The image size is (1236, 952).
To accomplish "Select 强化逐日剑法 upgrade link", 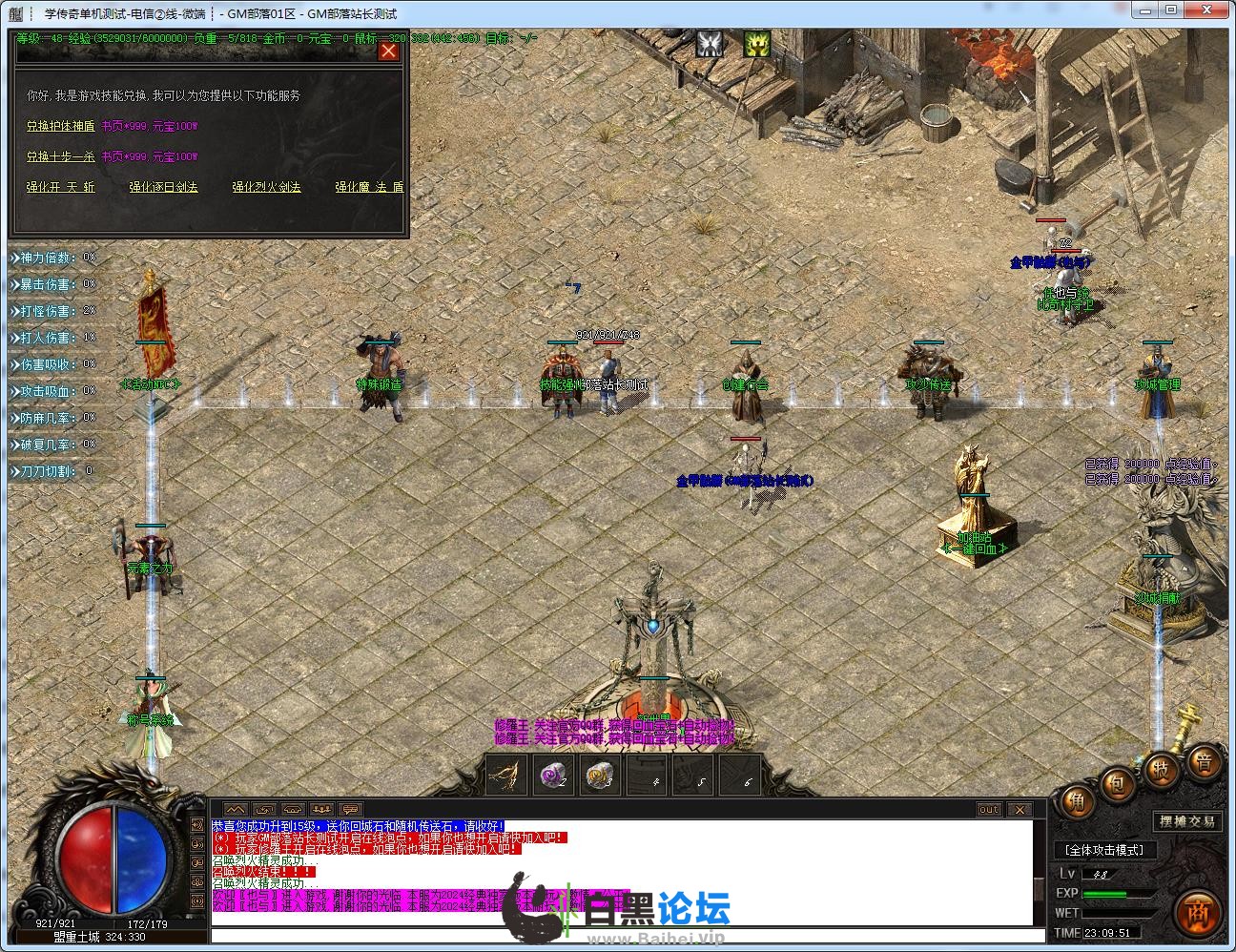I will click(x=163, y=188).
